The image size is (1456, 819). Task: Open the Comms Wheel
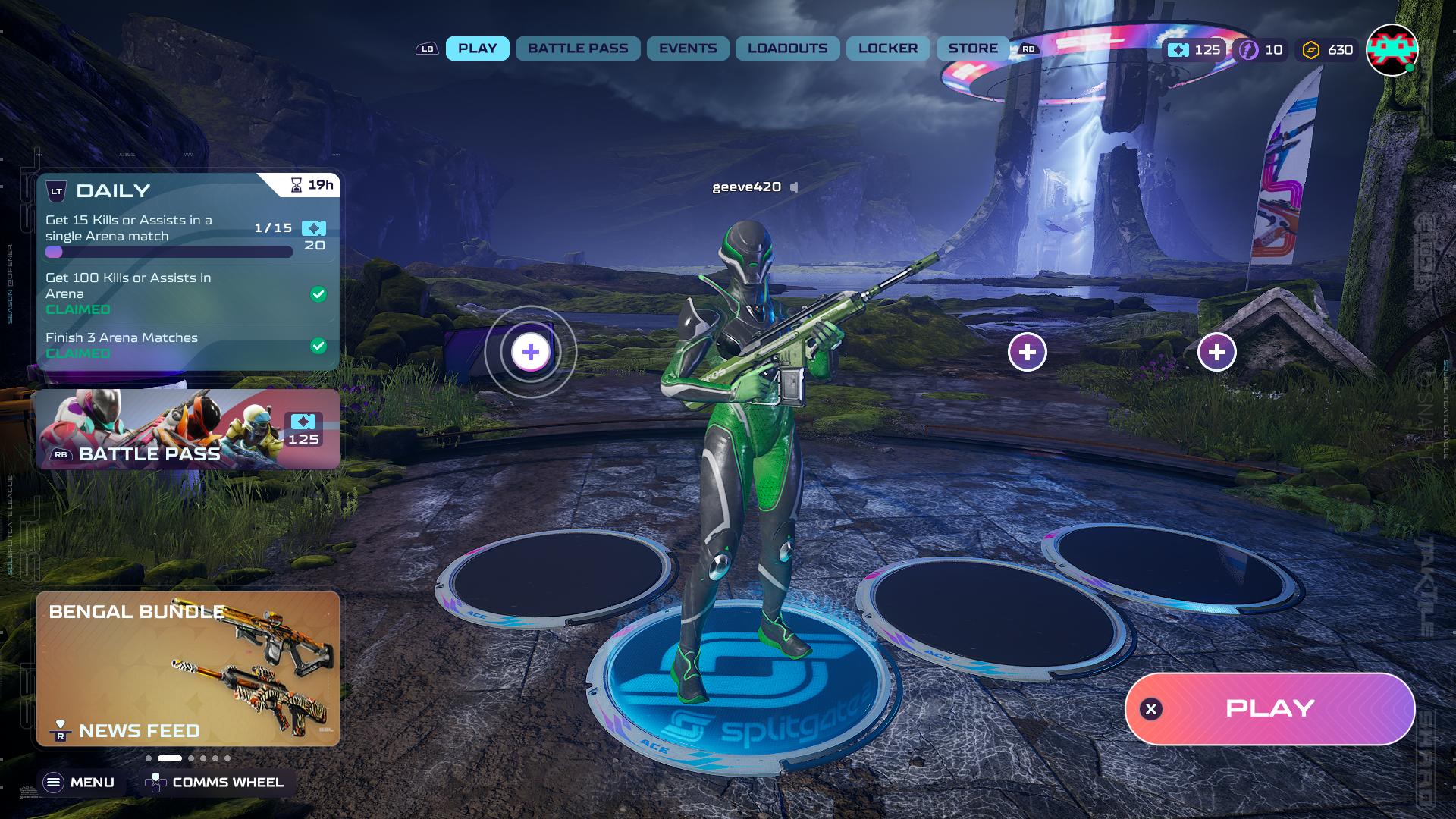coord(216,782)
